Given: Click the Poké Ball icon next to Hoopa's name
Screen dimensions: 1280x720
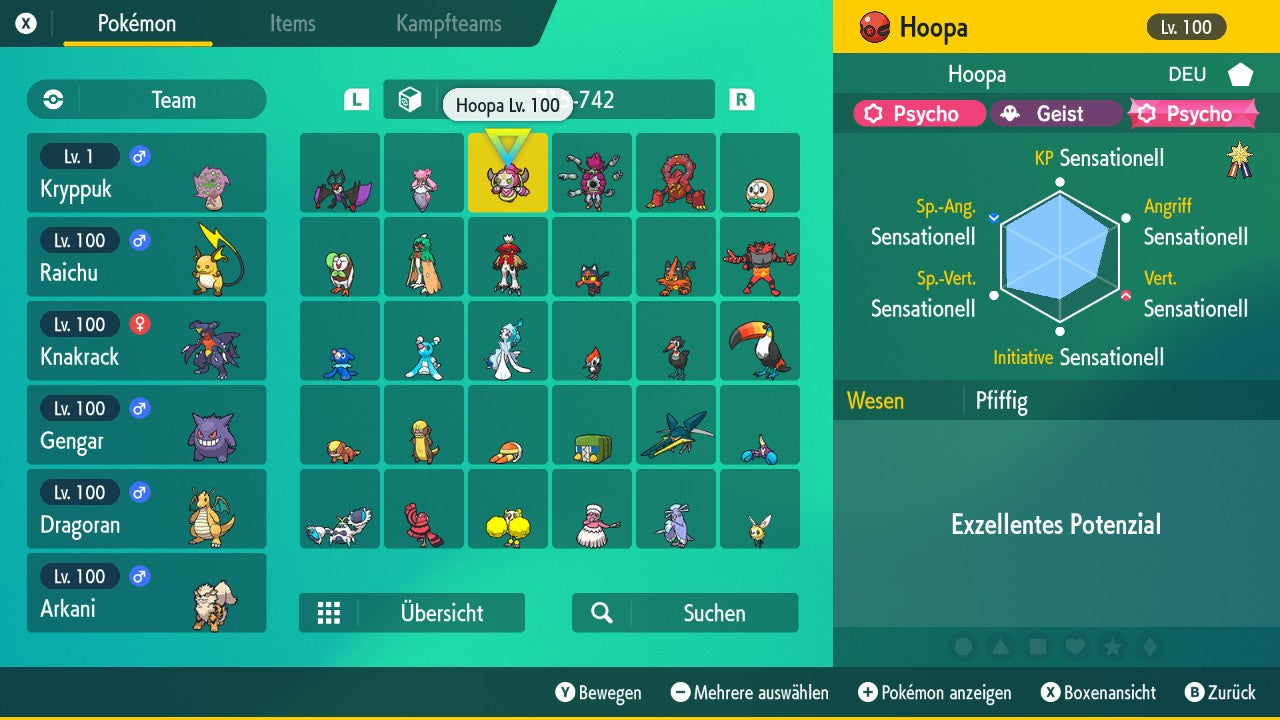Looking at the screenshot, I should point(877,27).
